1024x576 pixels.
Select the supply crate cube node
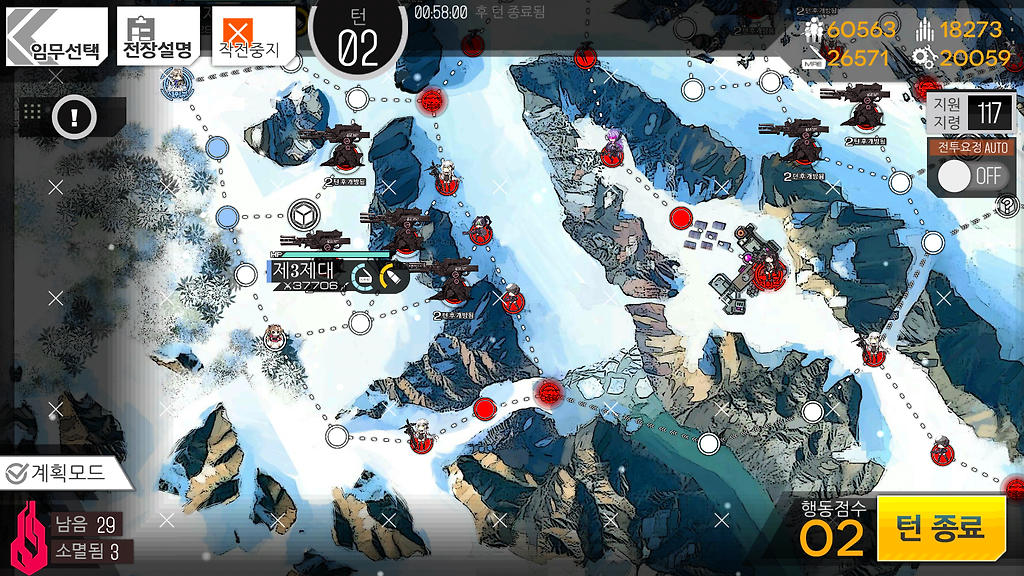click(x=301, y=214)
